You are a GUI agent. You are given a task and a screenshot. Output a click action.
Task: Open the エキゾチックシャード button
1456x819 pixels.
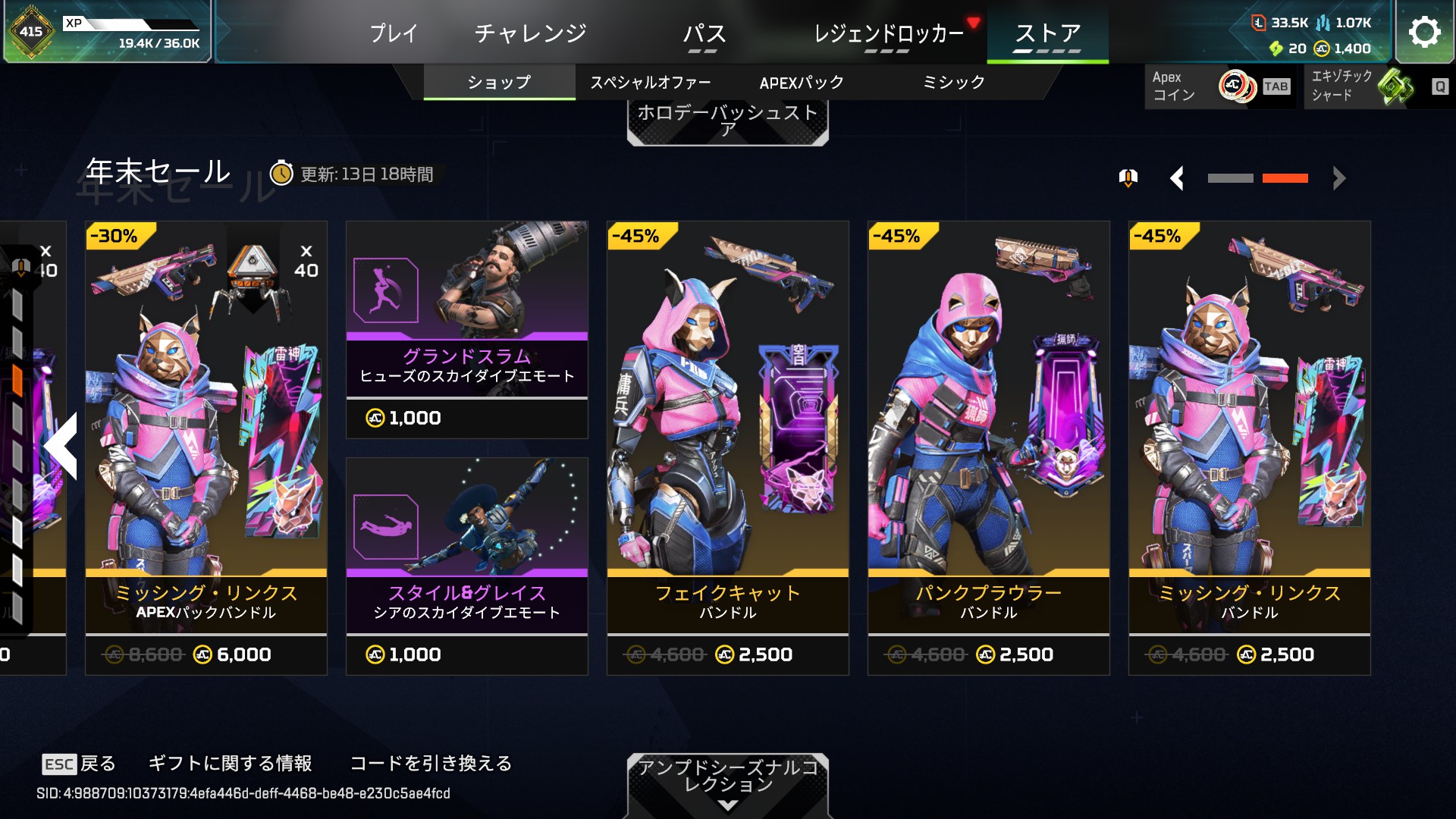1377,86
